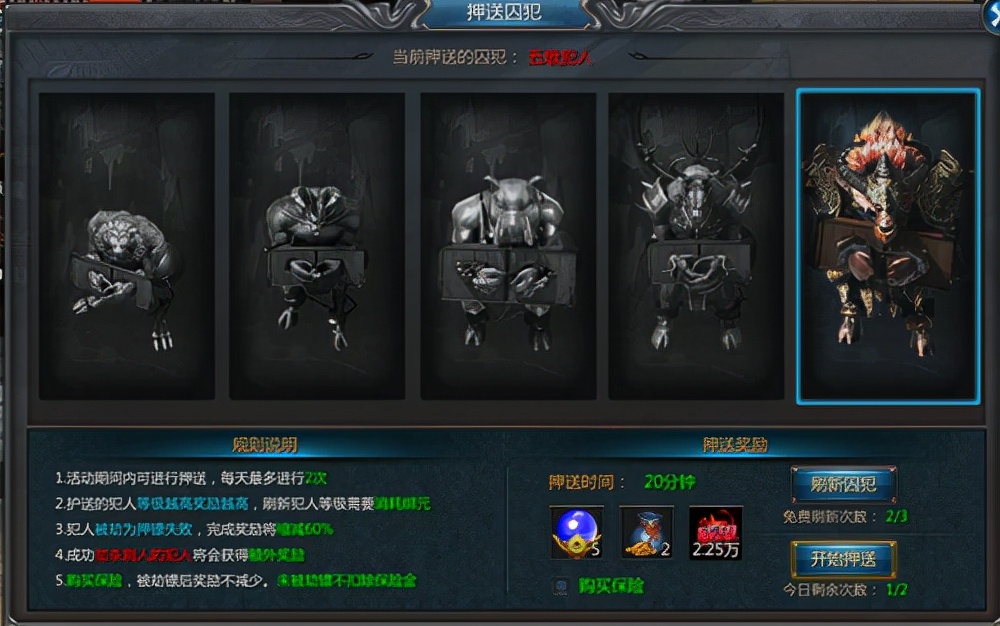This screenshot has height=626, width=1000.
Task: Start the escort with 开始押送
Action: coord(843,559)
